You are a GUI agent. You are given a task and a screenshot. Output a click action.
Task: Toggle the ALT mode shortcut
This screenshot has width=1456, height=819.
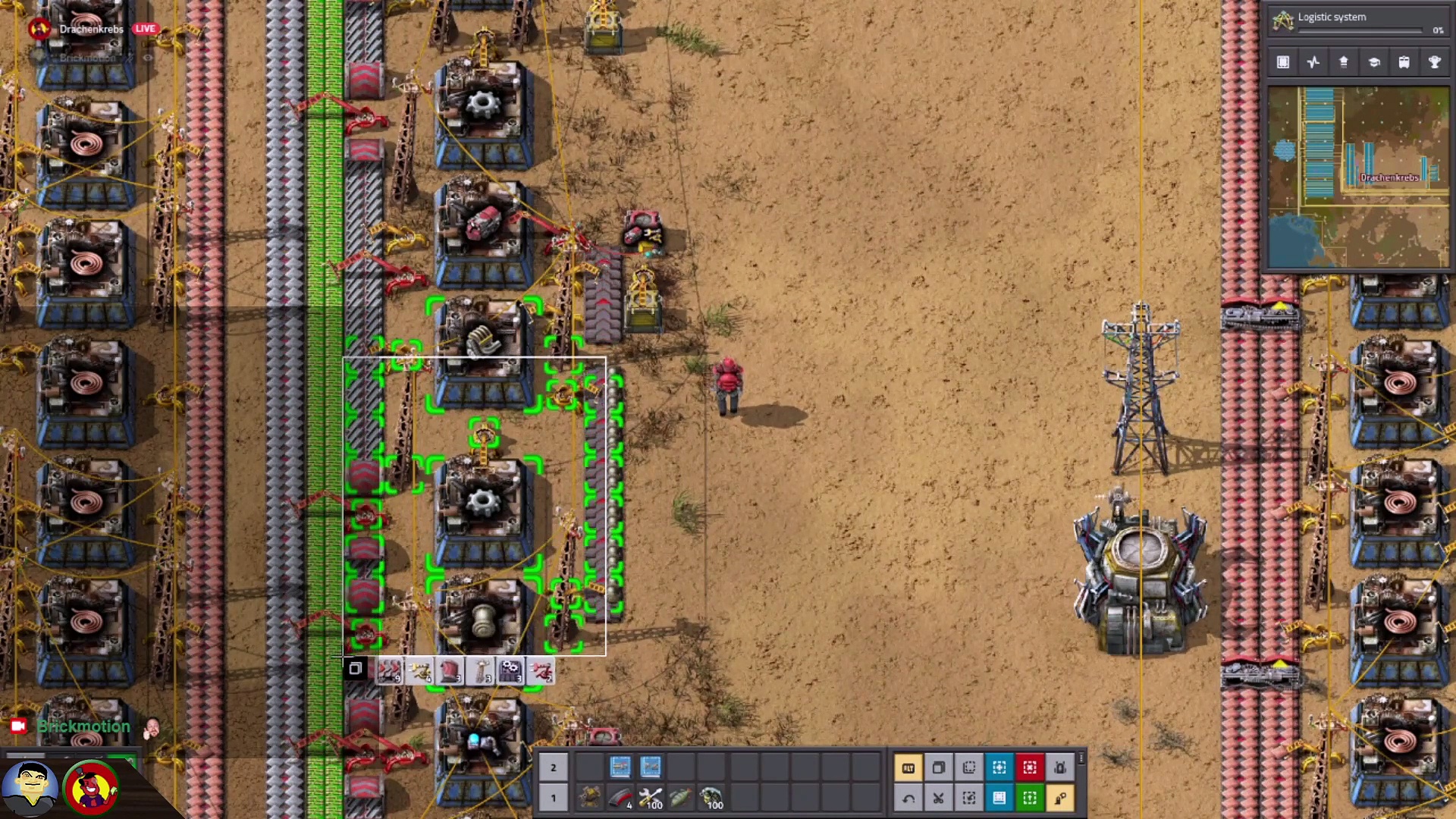coord(908,767)
